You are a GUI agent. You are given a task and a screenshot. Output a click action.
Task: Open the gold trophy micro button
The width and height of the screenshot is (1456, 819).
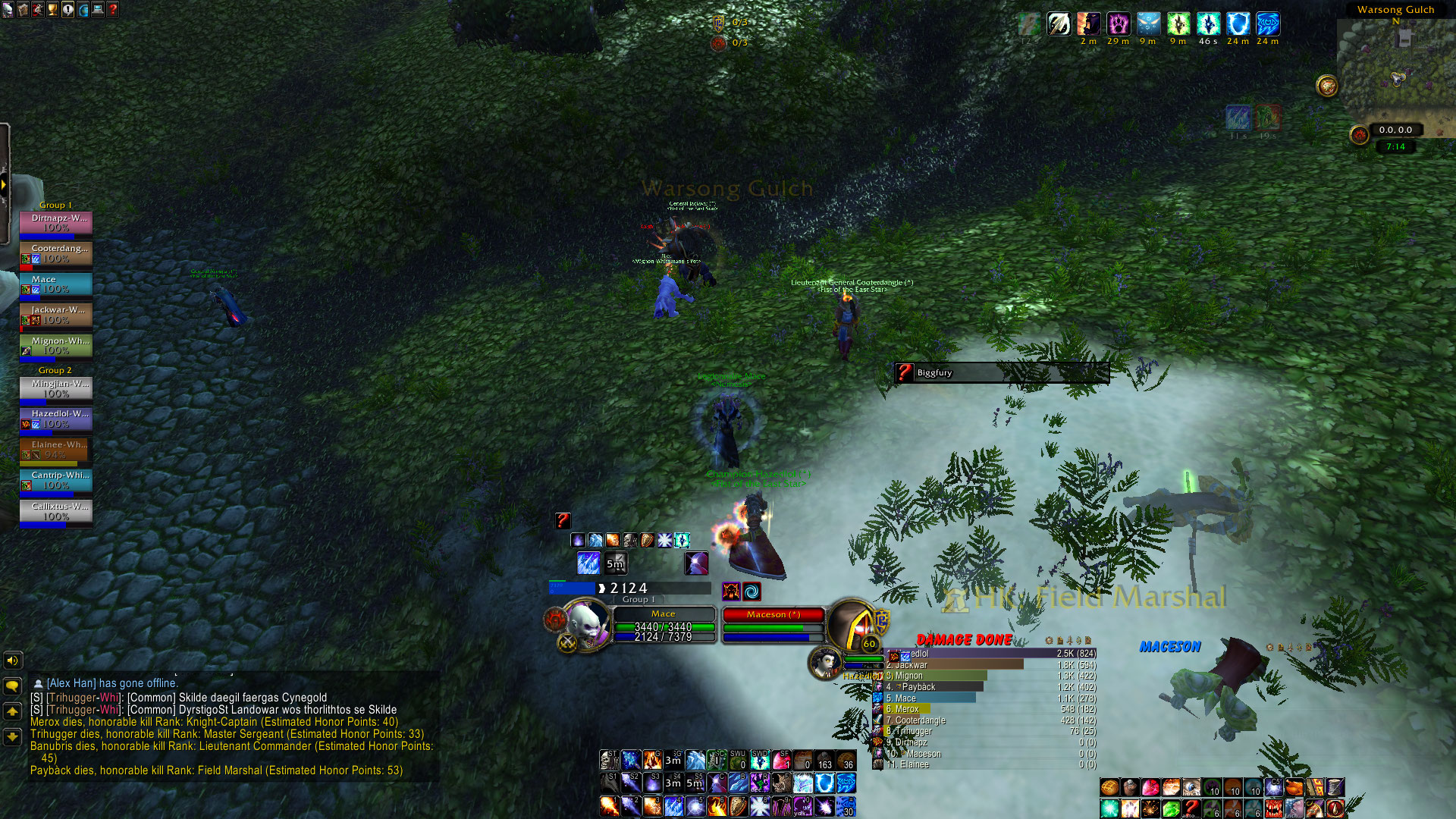point(52,10)
